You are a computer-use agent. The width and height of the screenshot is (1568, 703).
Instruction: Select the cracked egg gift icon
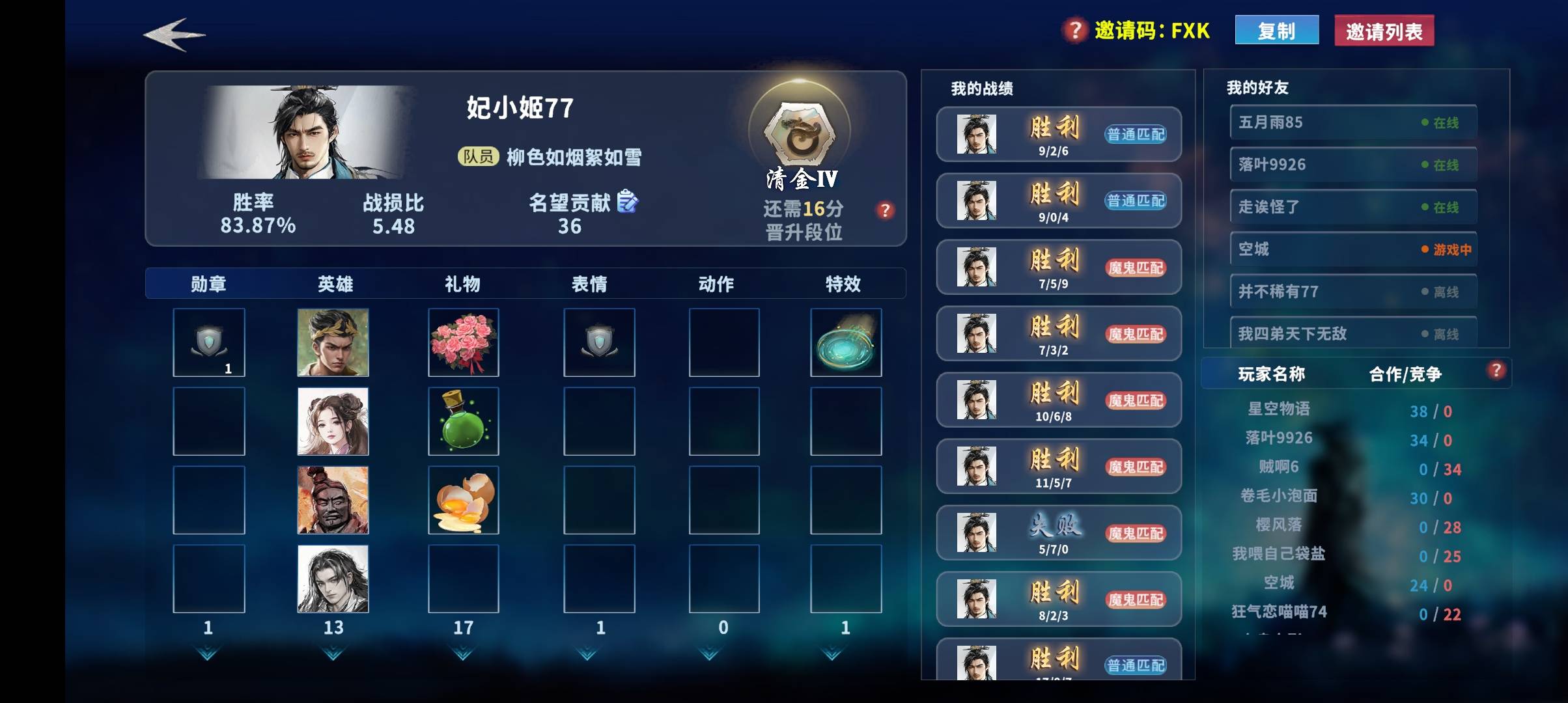463,499
